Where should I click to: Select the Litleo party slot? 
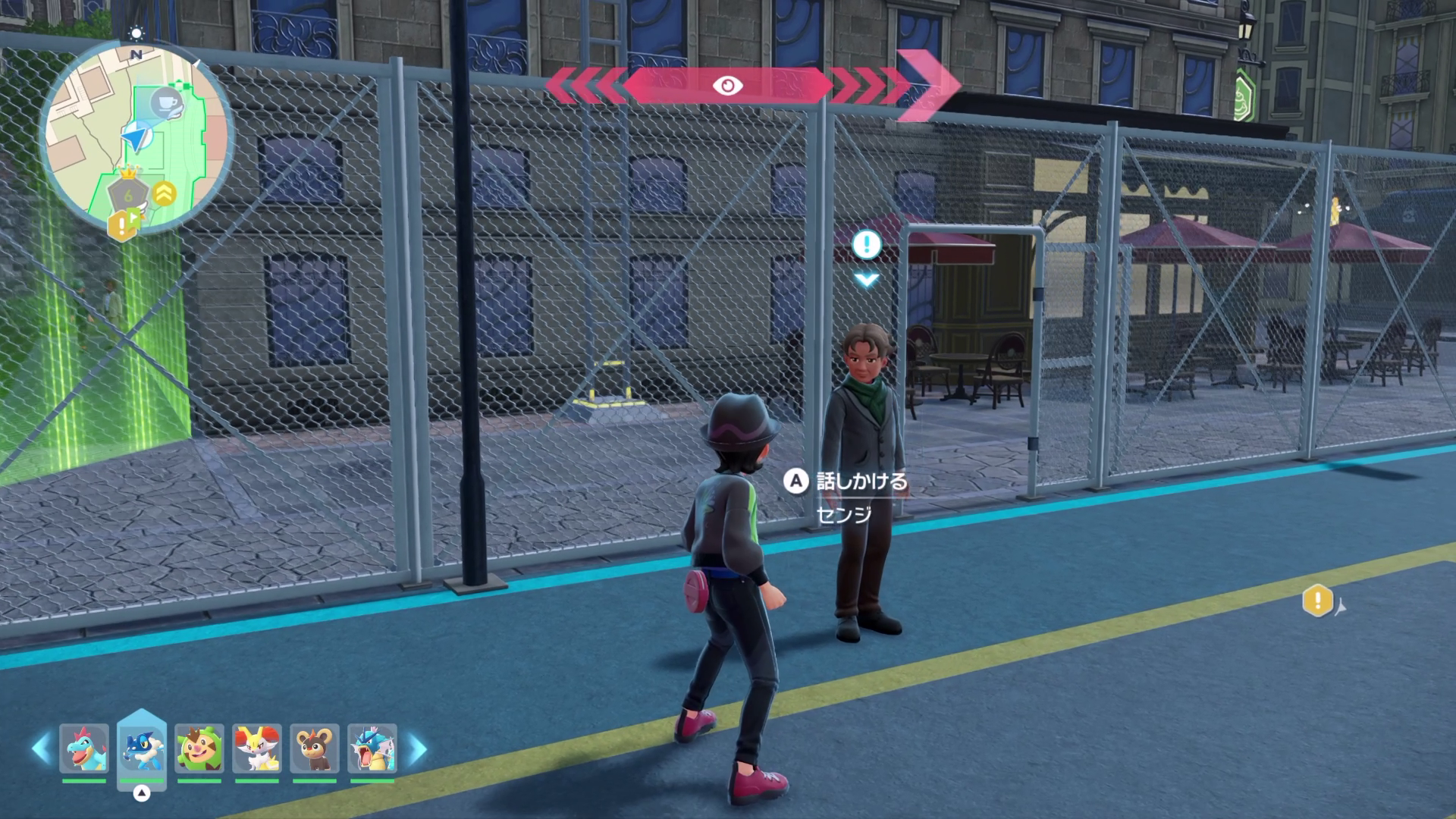315,748
